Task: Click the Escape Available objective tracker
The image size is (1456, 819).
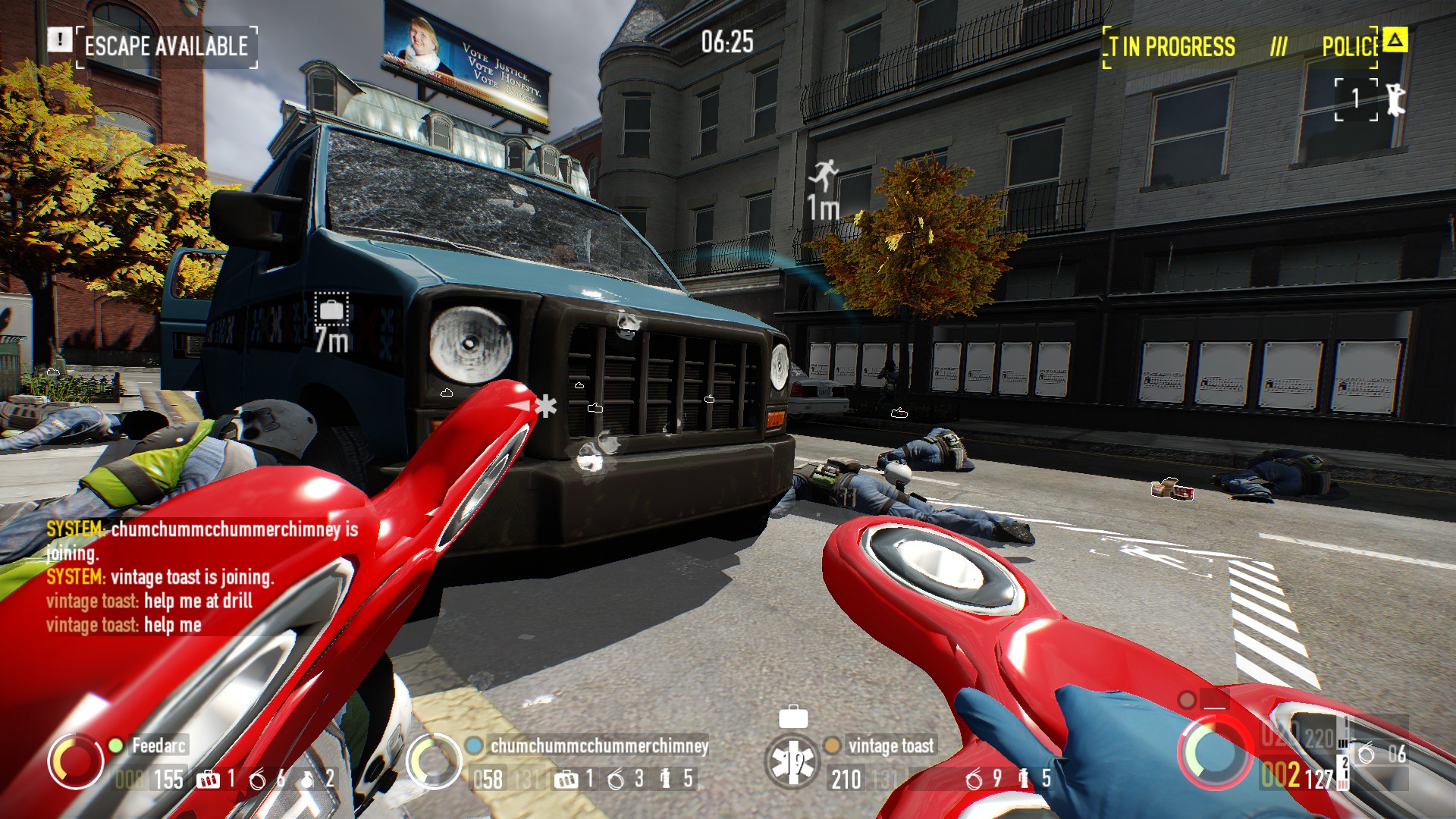Action: [166, 46]
